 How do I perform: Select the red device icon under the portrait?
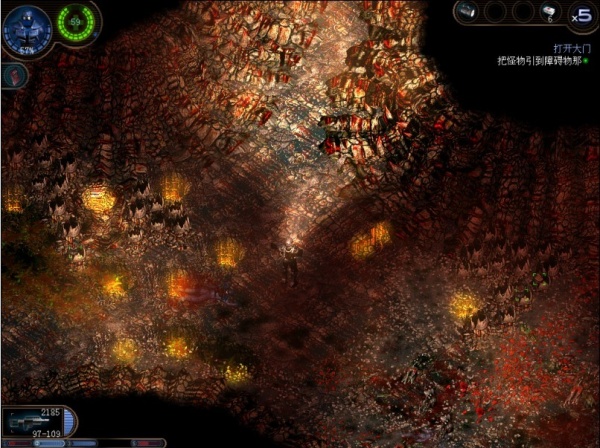pos(12,73)
